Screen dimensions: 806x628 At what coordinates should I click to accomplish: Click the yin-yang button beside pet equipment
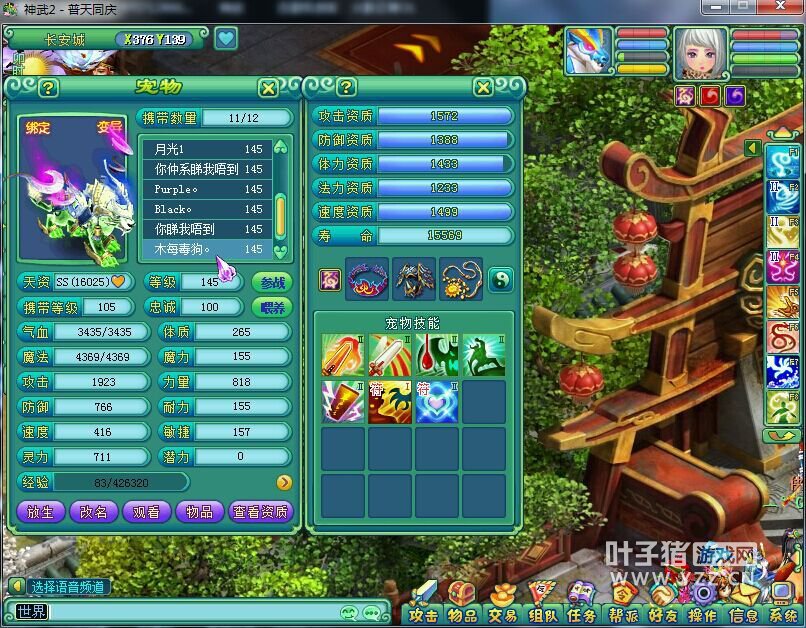[501, 279]
